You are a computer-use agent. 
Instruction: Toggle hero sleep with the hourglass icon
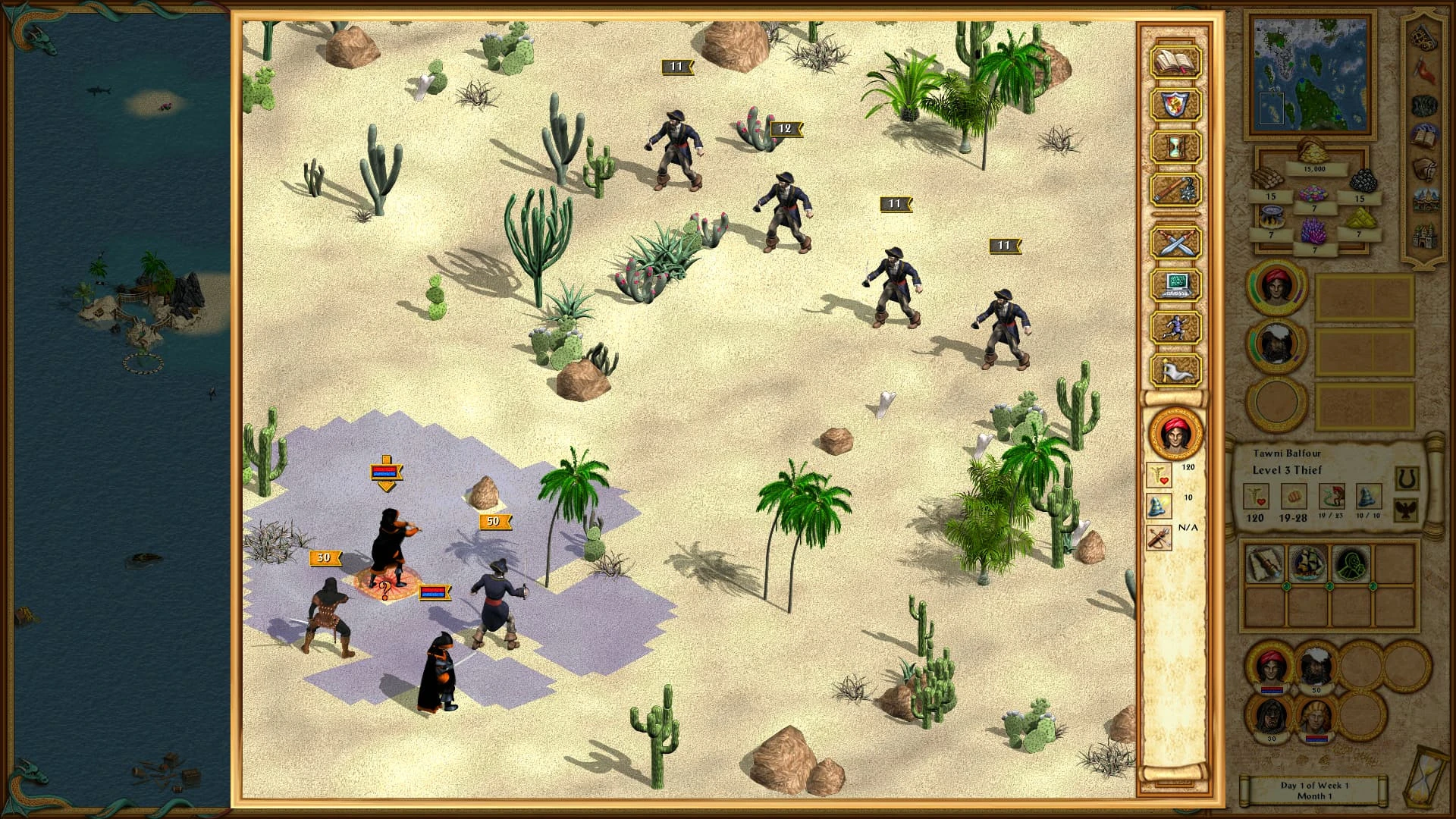coord(1174,146)
